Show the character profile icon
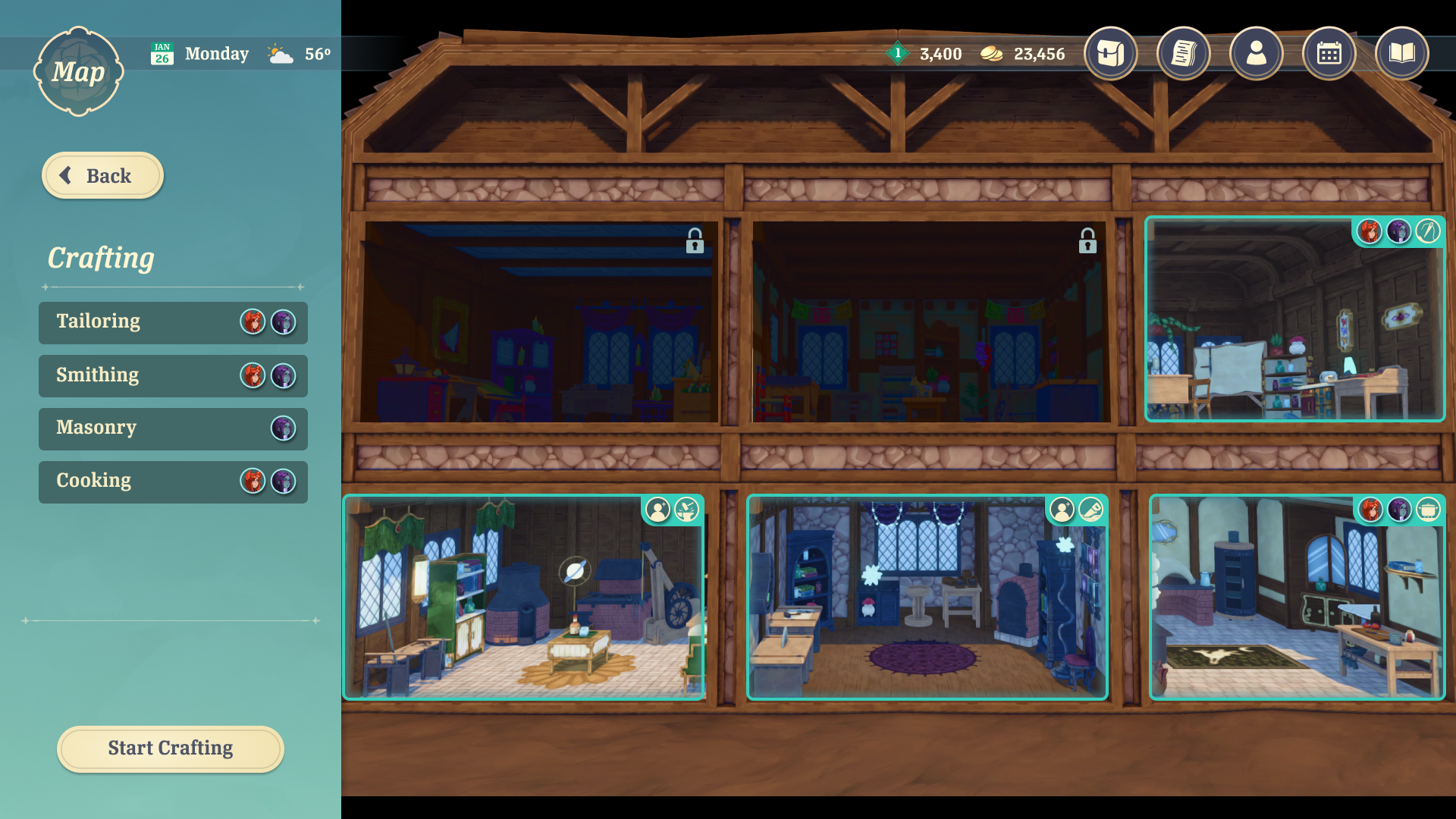Image resolution: width=1456 pixels, height=819 pixels. (x=1256, y=54)
